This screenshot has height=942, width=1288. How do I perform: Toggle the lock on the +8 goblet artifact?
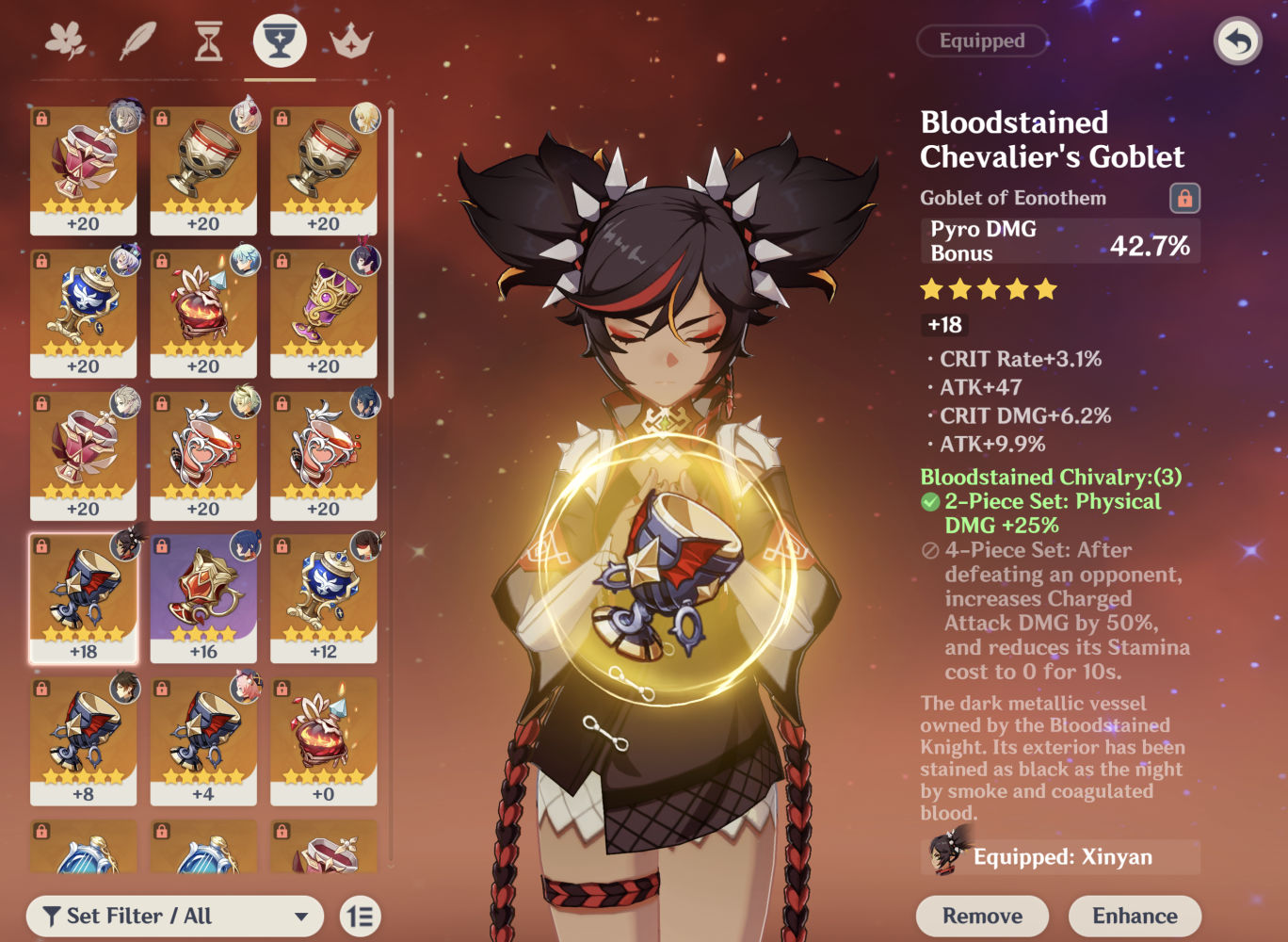(x=41, y=689)
